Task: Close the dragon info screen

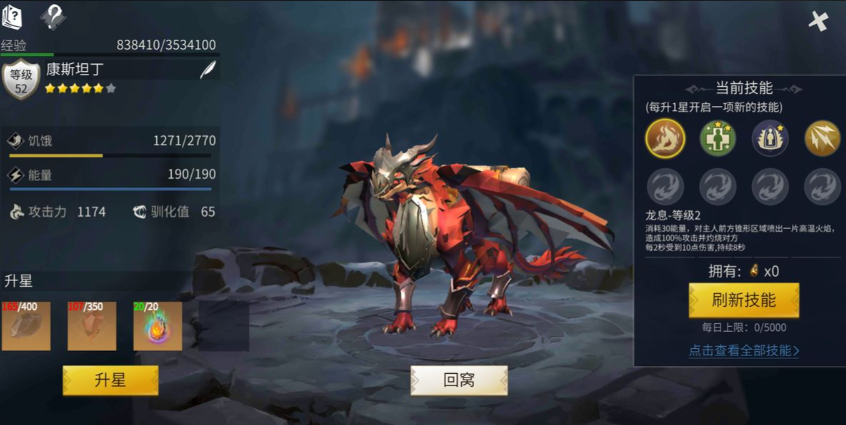Action: click(819, 20)
